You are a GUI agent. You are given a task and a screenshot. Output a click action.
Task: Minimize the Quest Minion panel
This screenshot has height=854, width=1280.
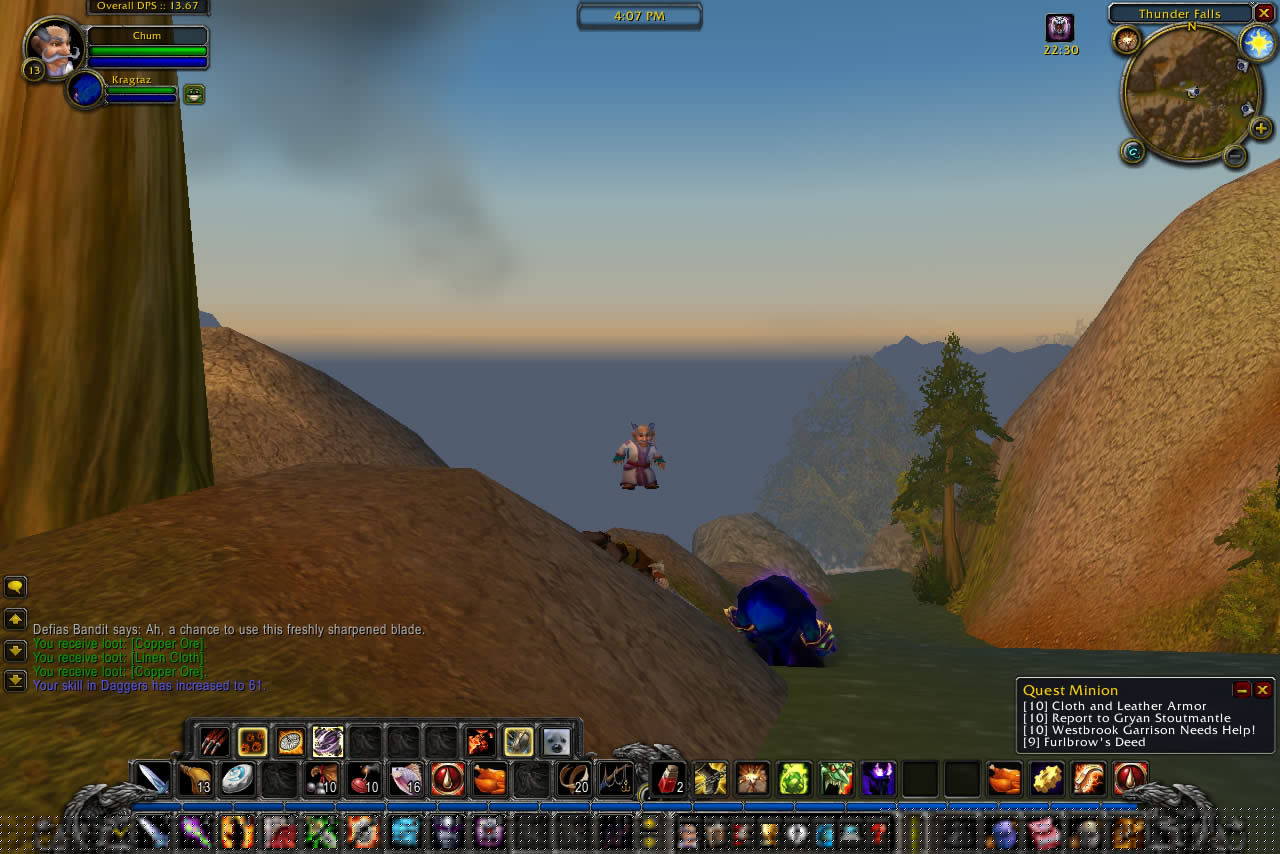[1242, 690]
